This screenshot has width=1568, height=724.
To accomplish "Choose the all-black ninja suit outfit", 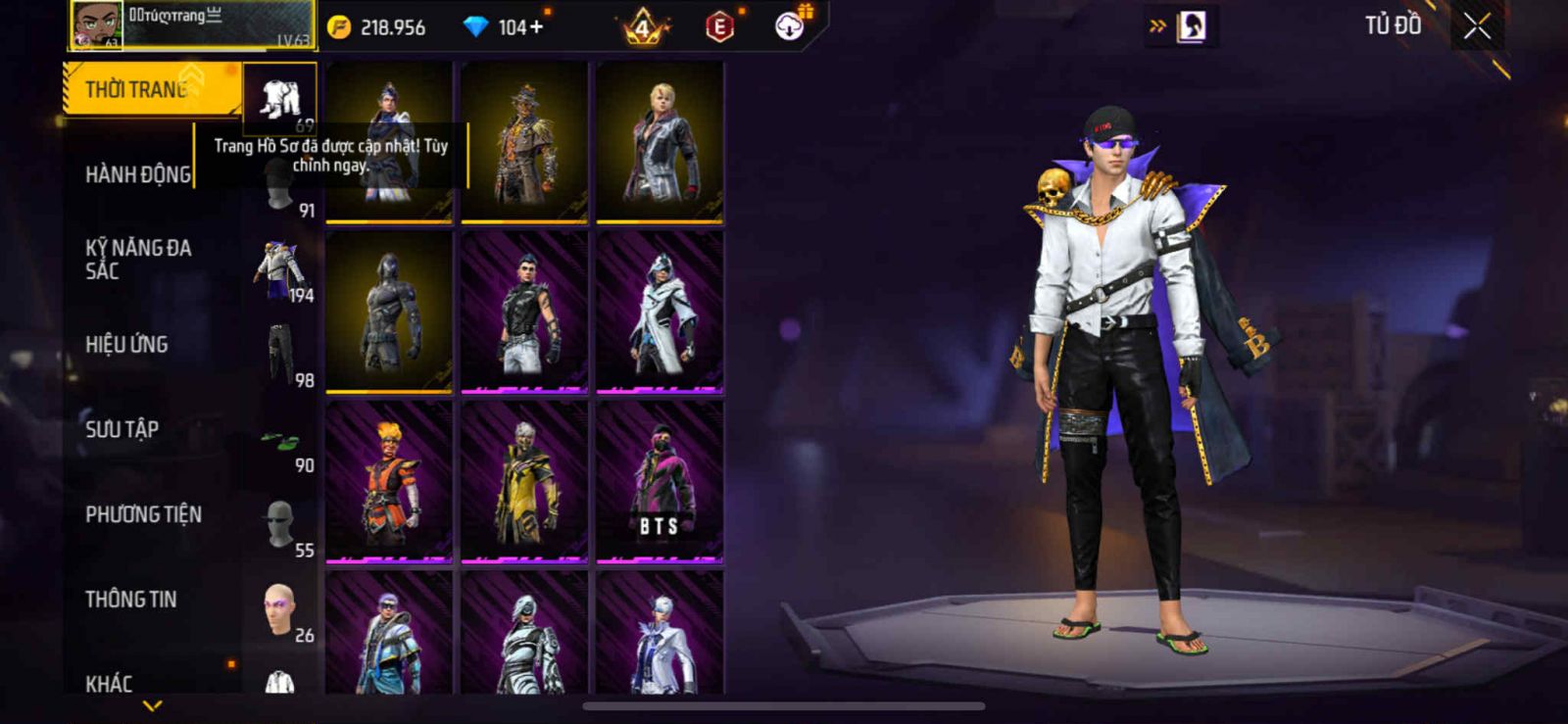I will click(389, 312).
